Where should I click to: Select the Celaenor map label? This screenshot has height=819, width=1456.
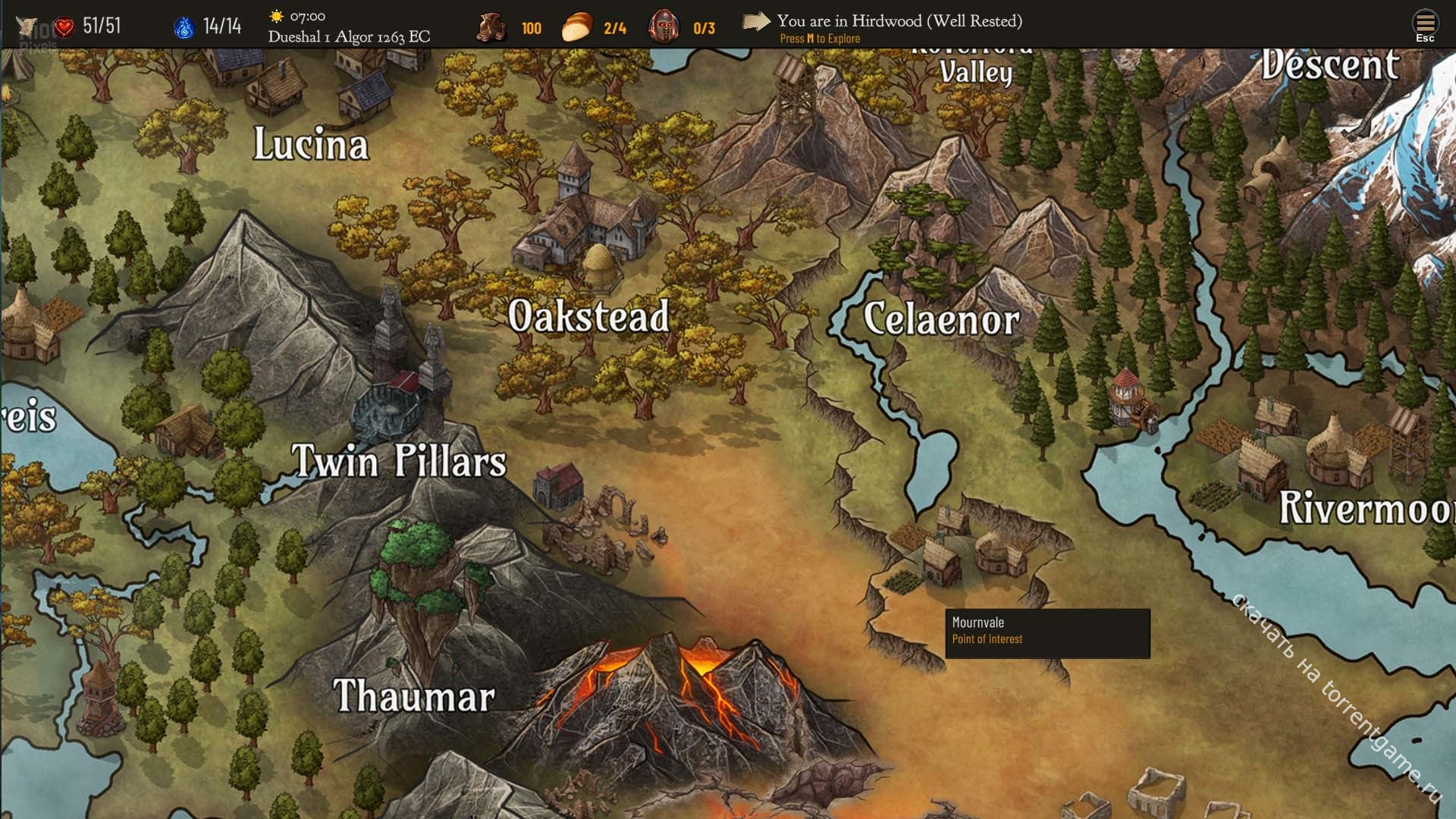pos(941,319)
